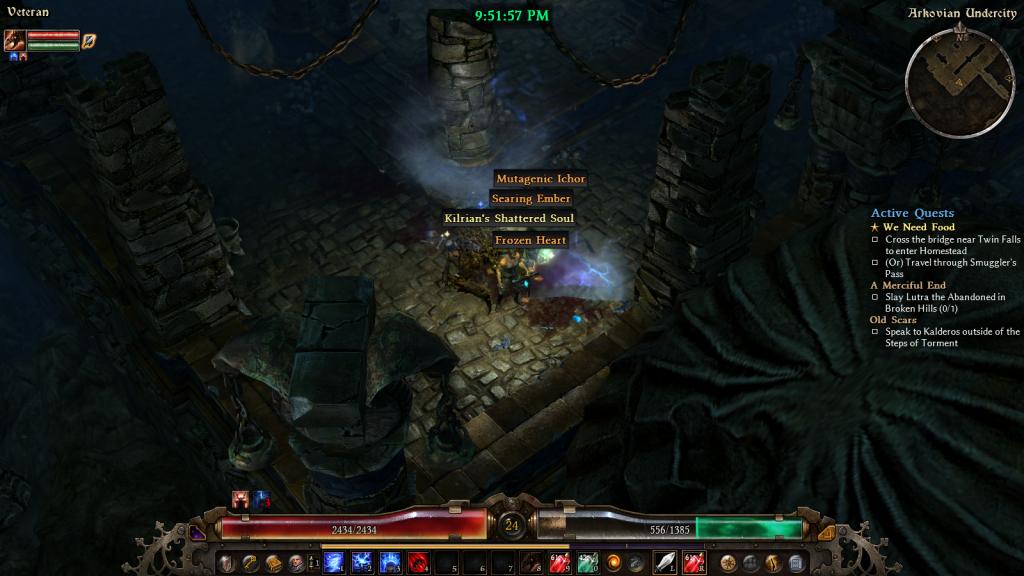
Task: Select the orange swirl skill icon
Action: coord(613,563)
